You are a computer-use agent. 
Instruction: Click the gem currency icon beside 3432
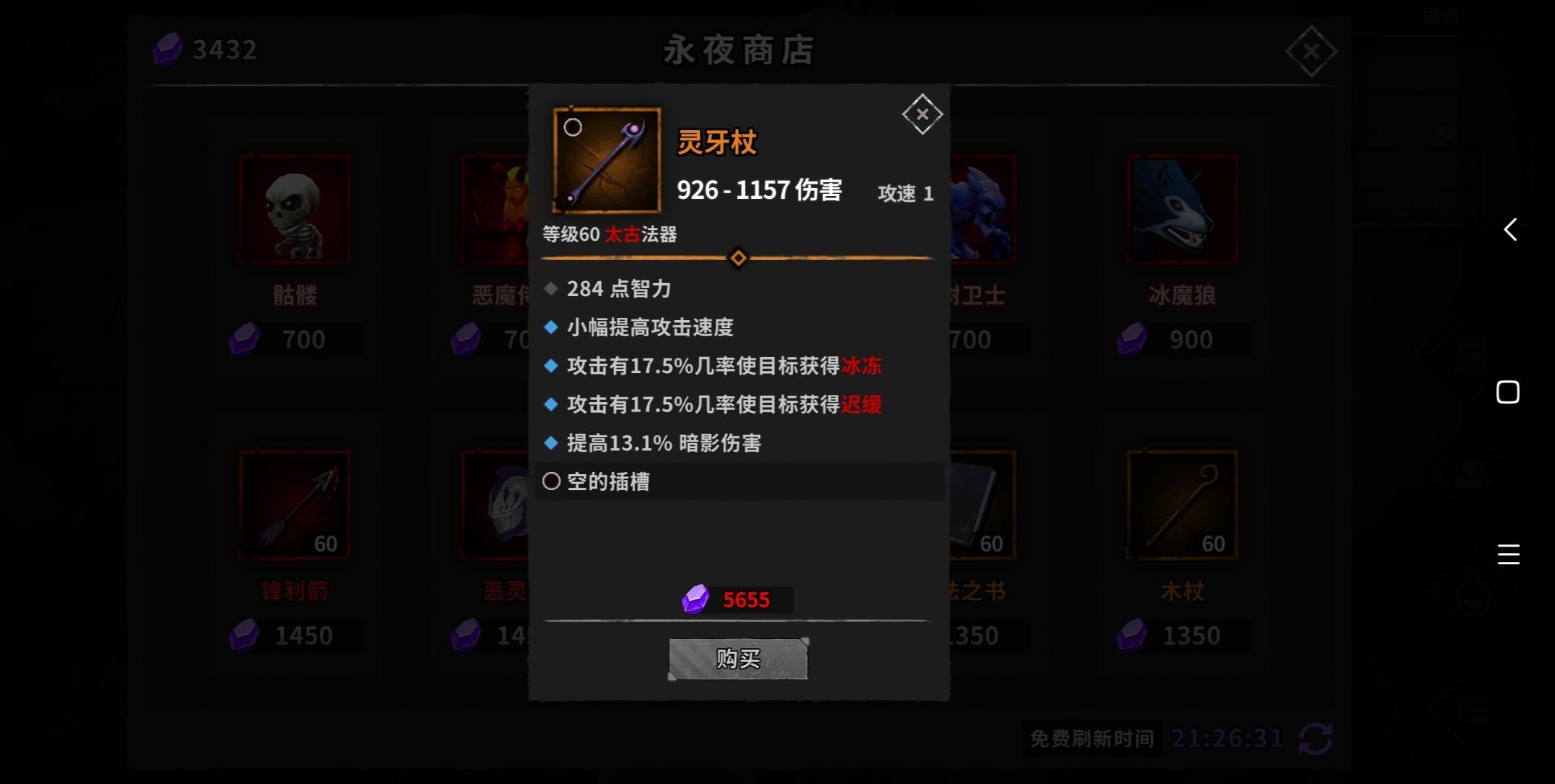[x=166, y=50]
